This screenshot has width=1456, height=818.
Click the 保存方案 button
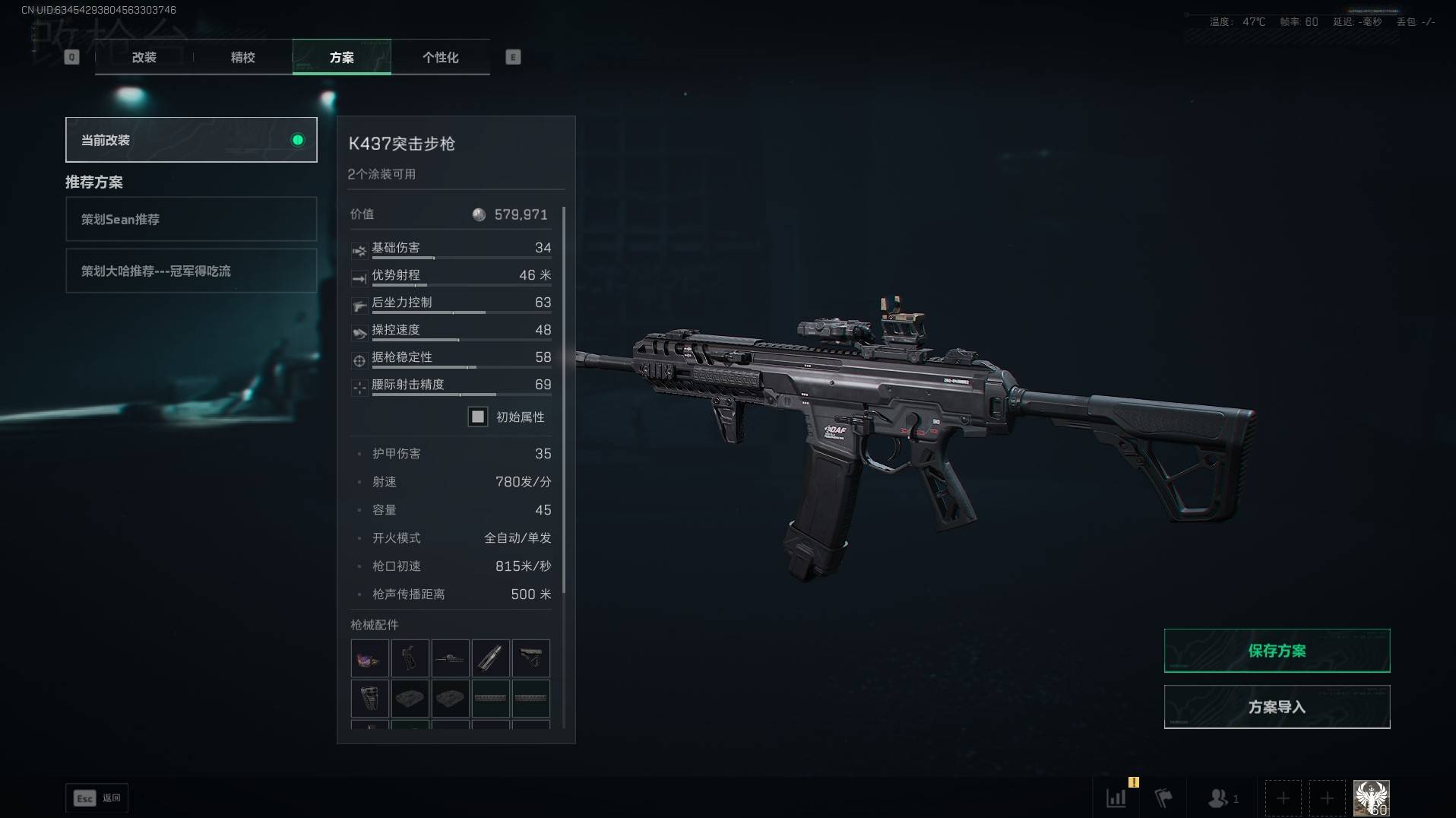click(x=1277, y=651)
